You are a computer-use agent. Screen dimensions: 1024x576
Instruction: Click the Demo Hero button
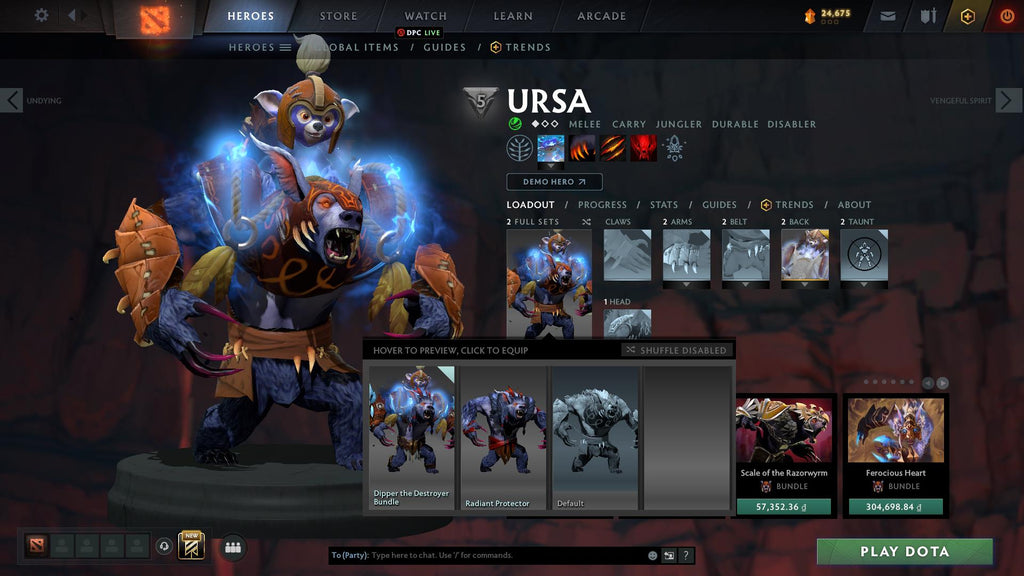coord(554,182)
